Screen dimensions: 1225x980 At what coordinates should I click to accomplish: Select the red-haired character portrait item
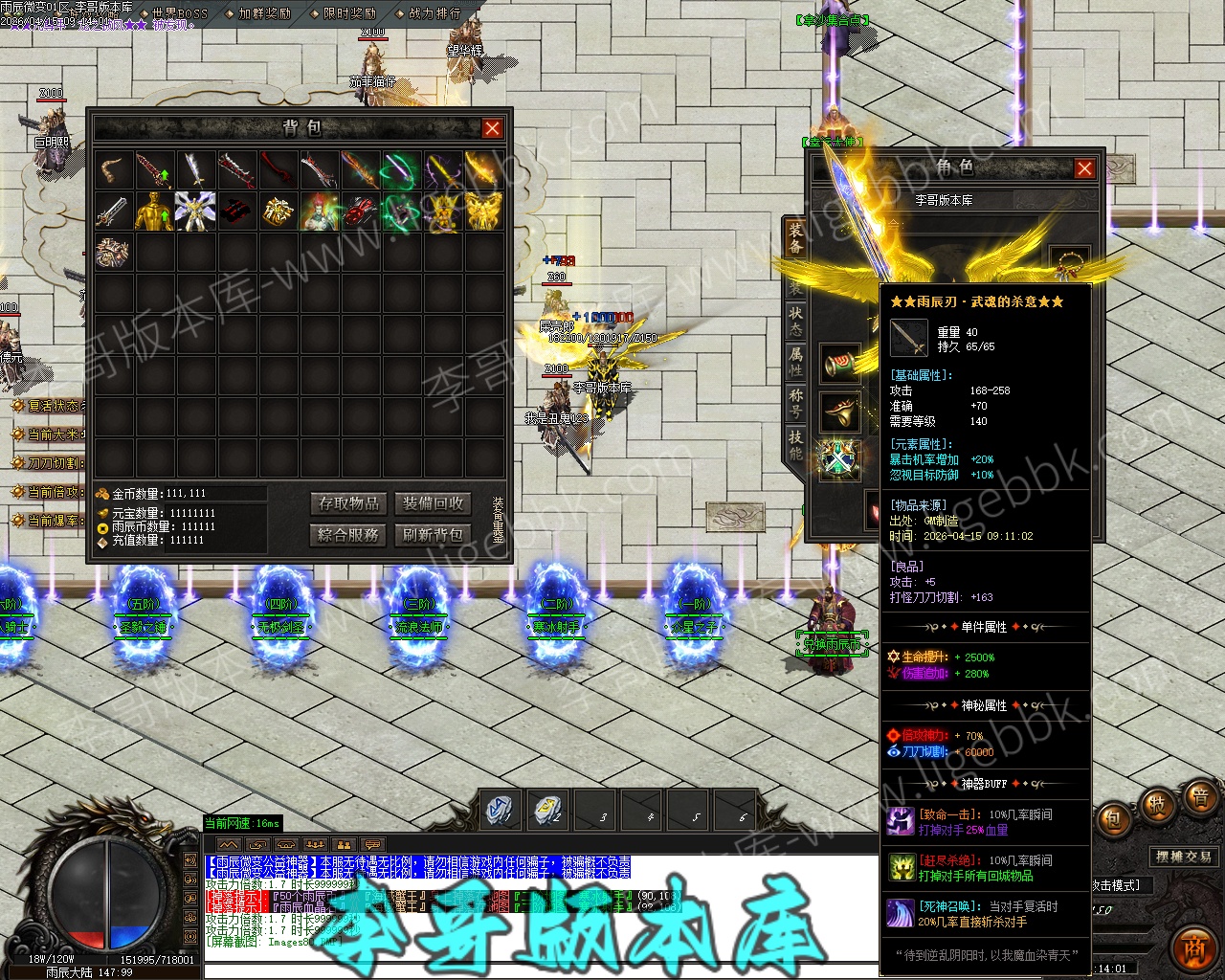pyautogui.click(x=319, y=212)
